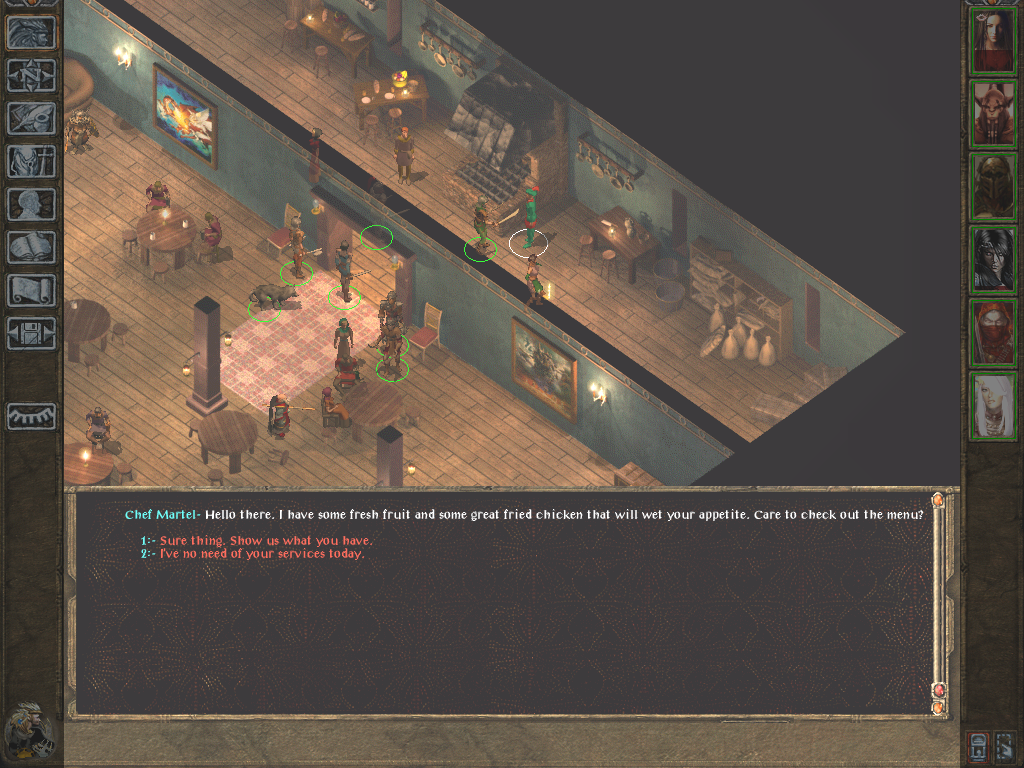Open the area map compass button

31,76
